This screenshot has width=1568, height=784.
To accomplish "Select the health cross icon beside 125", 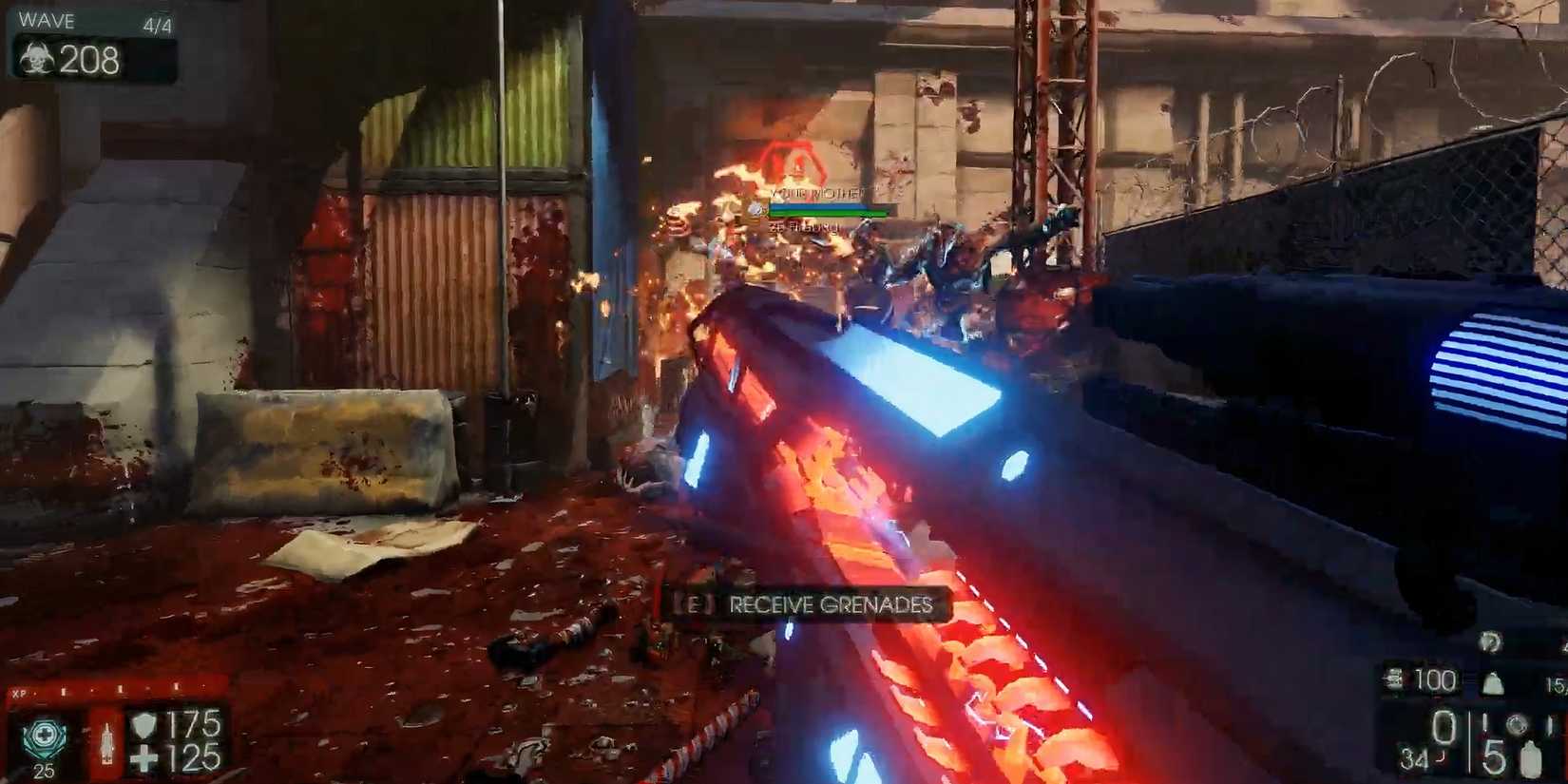I will point(143,755).
